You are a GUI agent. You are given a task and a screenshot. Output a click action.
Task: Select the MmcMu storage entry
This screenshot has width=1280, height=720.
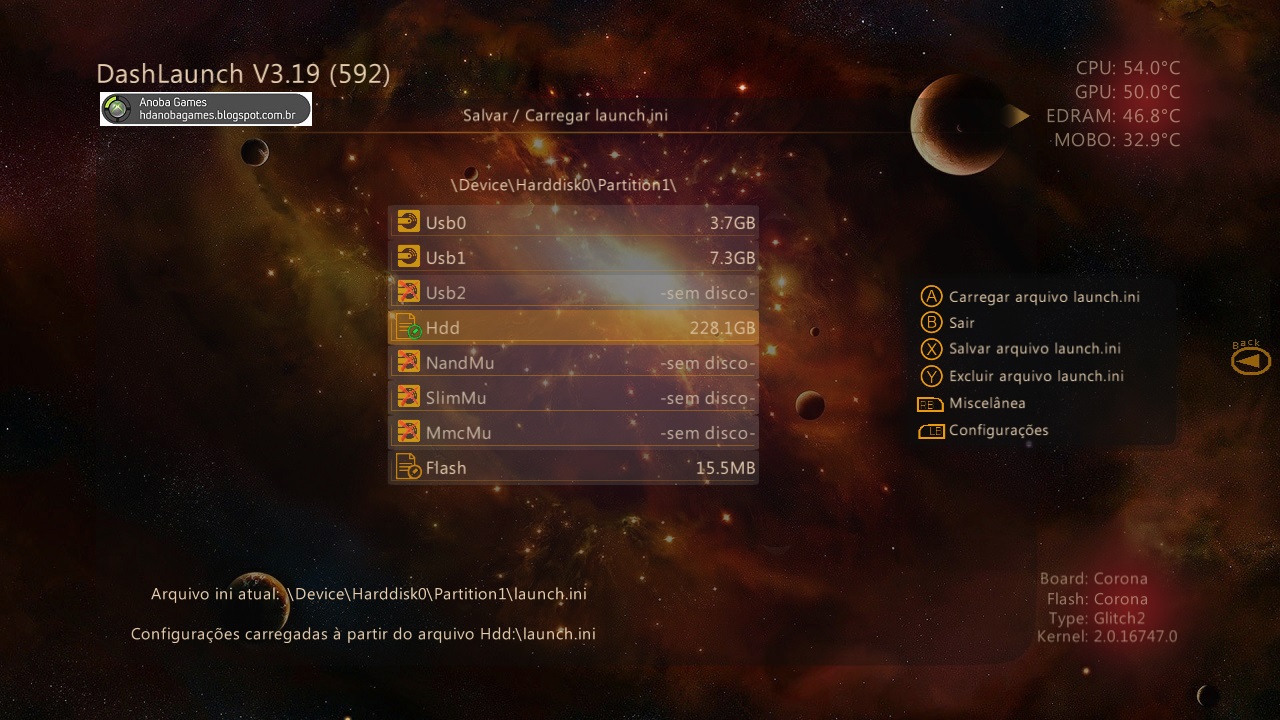573,432
